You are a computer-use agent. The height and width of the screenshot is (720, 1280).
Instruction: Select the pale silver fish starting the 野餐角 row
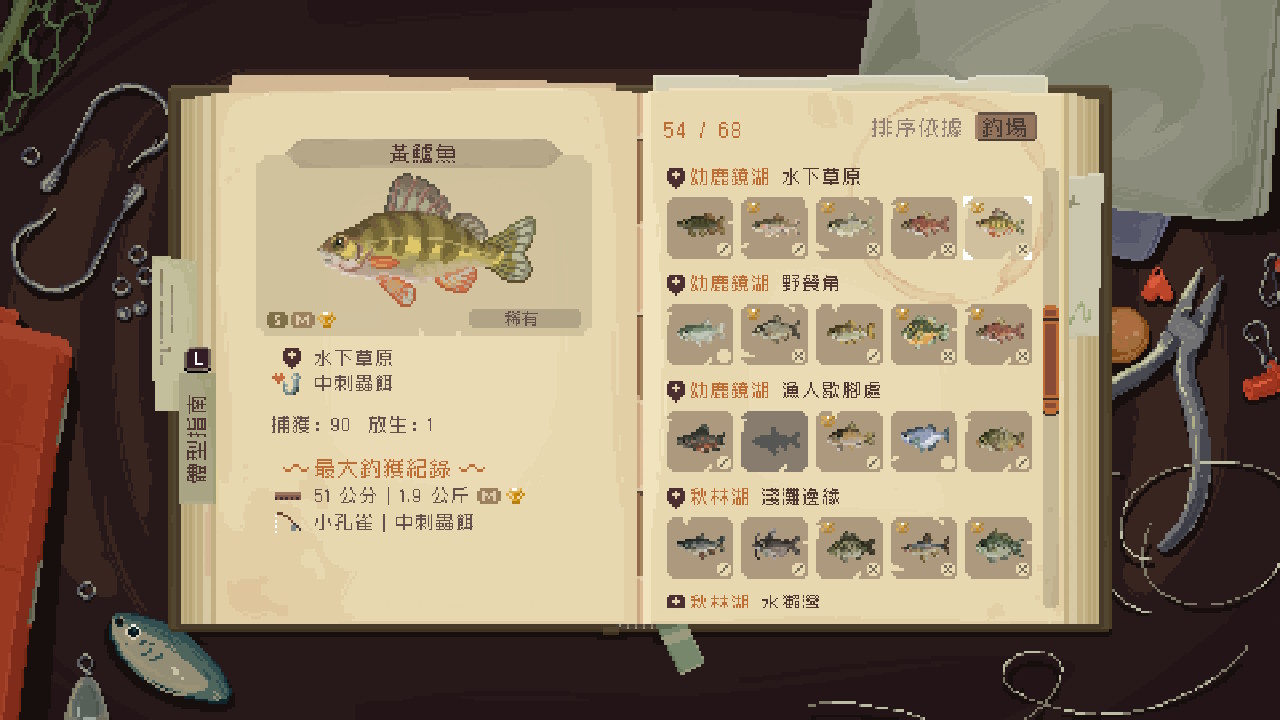(699, 334)
